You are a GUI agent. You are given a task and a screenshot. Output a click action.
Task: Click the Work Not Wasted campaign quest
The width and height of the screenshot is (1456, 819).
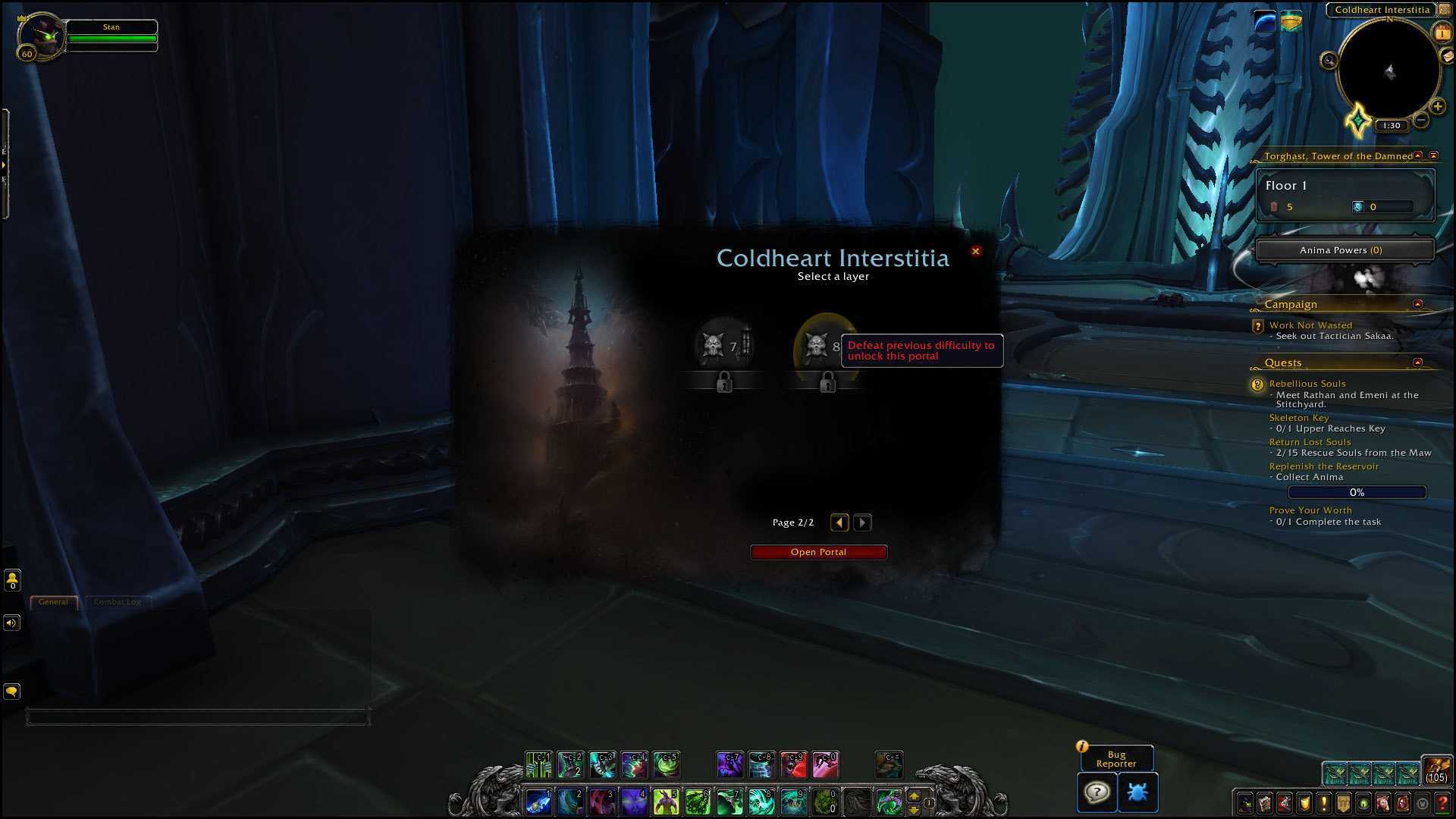pyautogui.click(x=1310, y=325)
